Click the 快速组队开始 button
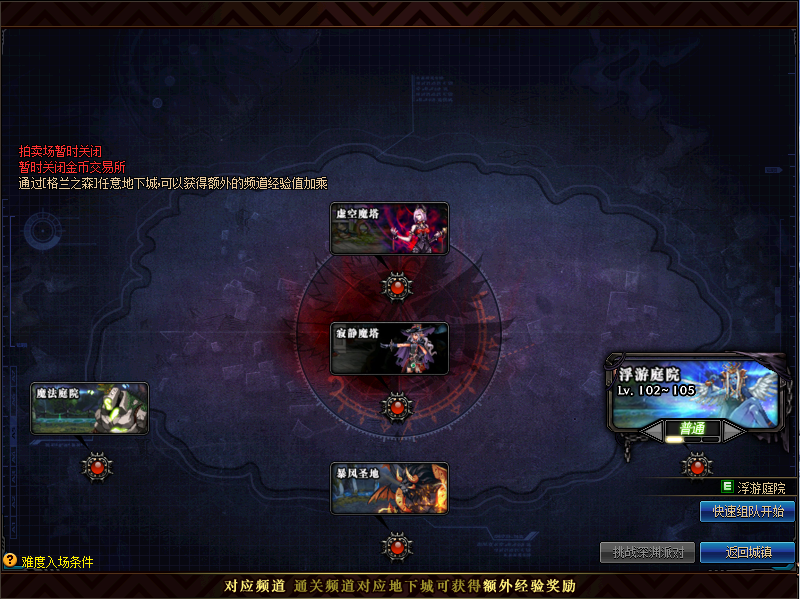 pos(747,512)
